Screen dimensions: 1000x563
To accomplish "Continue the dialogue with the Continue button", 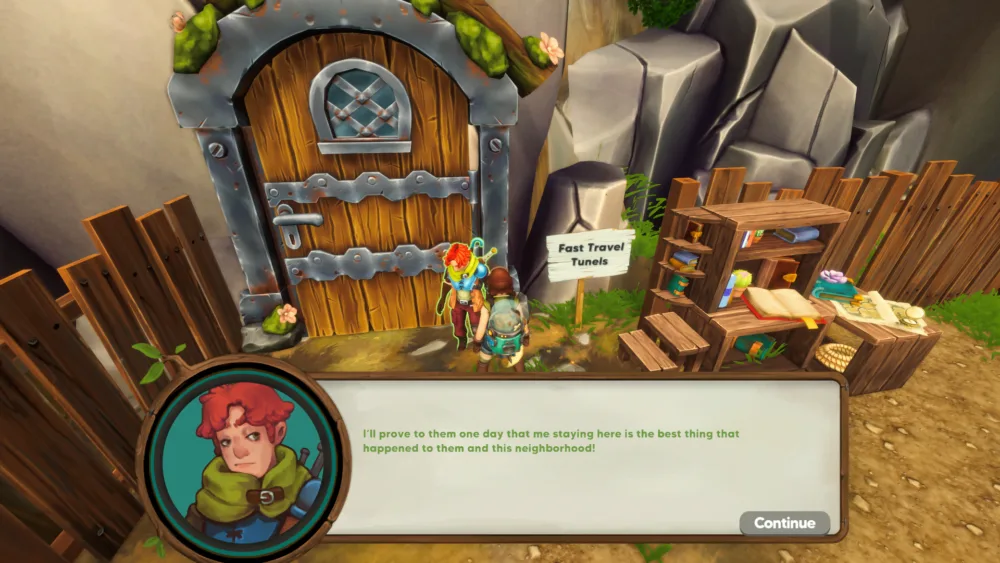I will tap(784, 522).
